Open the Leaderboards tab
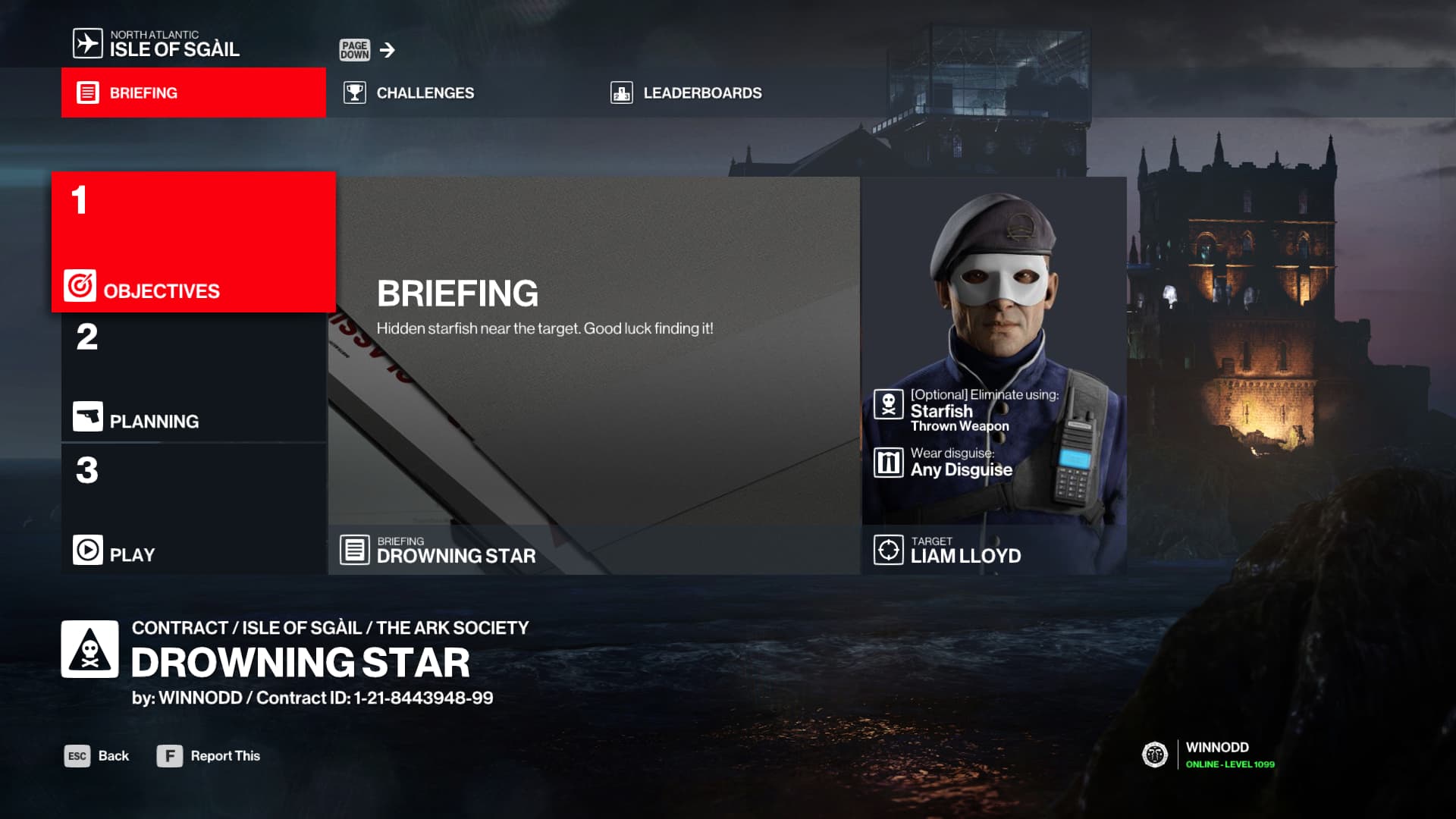This screenshot has height=819, width=1456. [686, 93]
